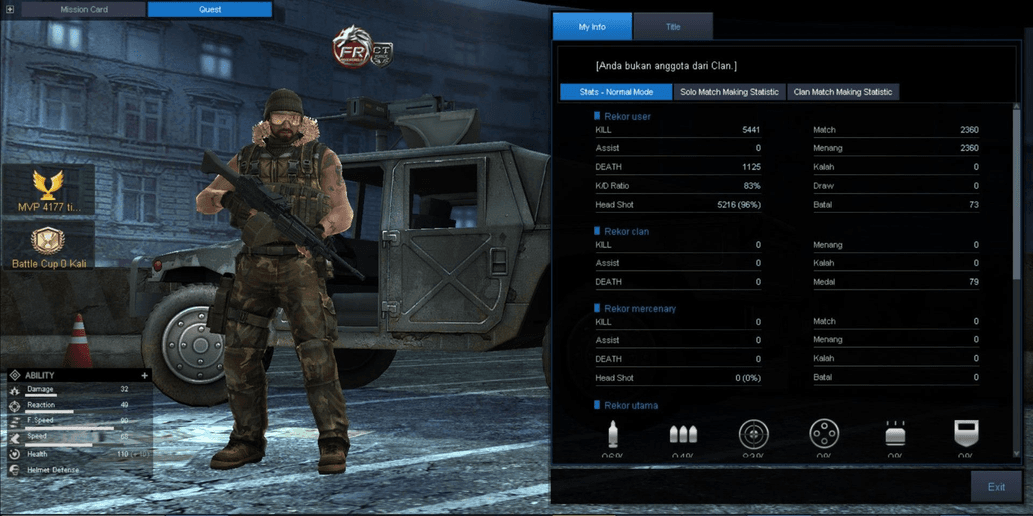Select the My Info tab

(x=592, y=27)
